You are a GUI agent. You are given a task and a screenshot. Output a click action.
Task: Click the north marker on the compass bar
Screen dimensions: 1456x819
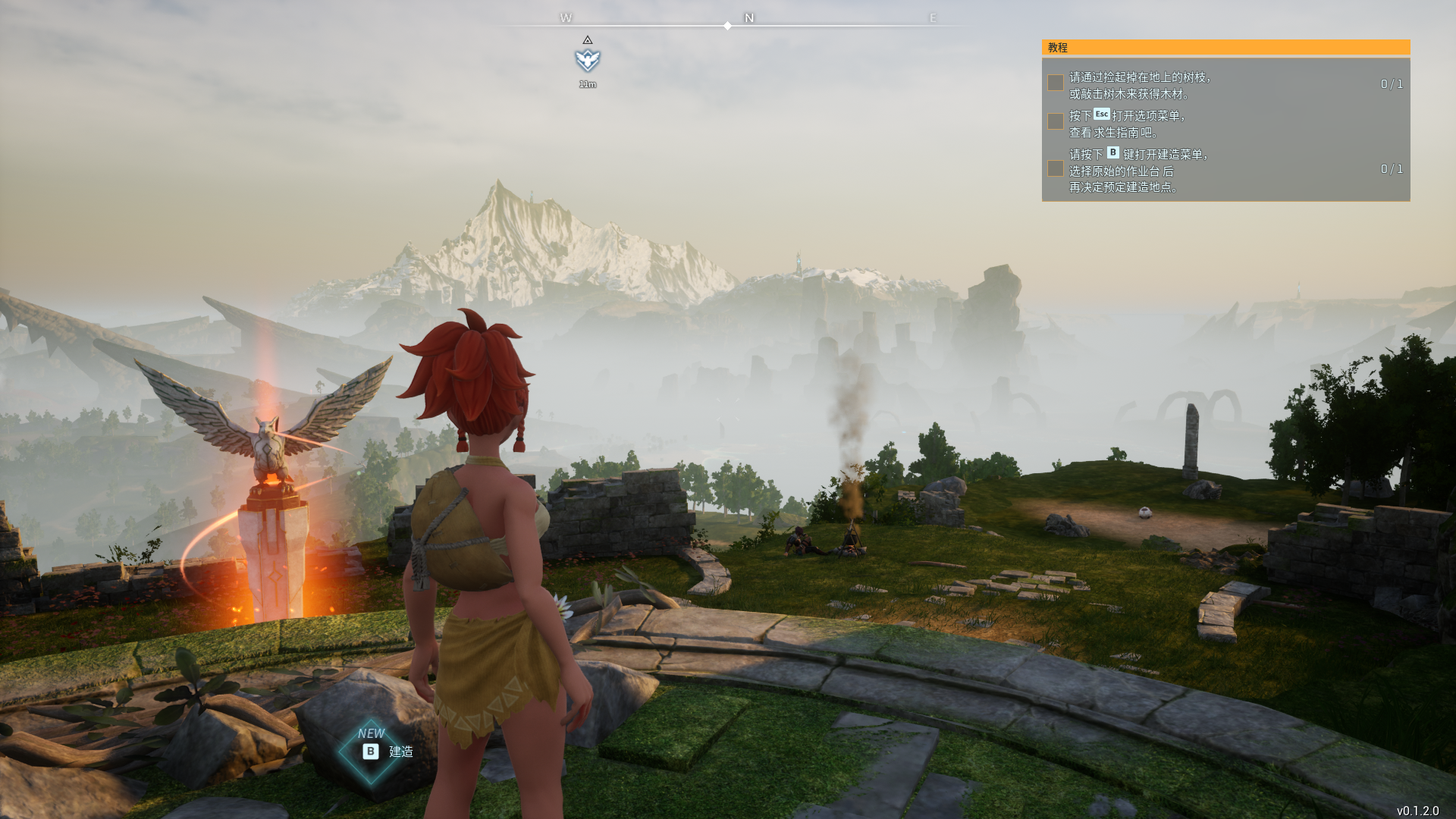(x=749, y=17)
